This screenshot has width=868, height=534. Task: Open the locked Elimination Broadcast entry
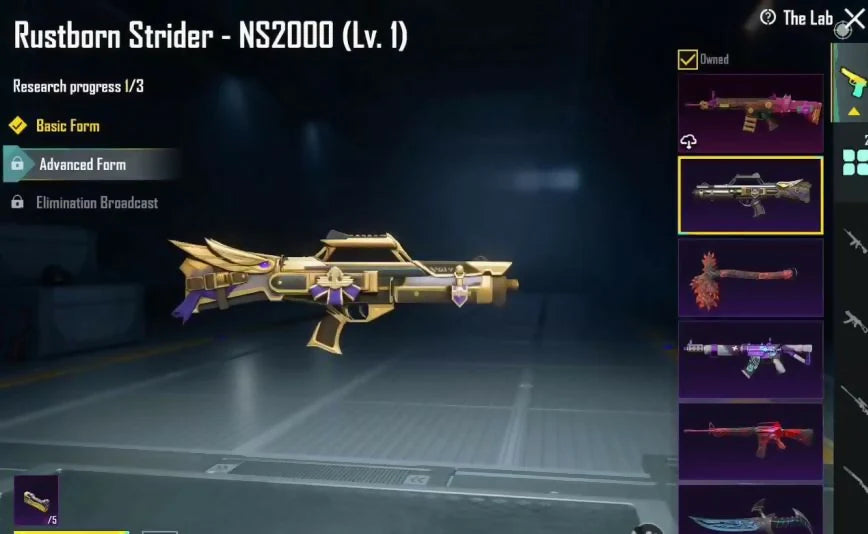click(96, 203)
